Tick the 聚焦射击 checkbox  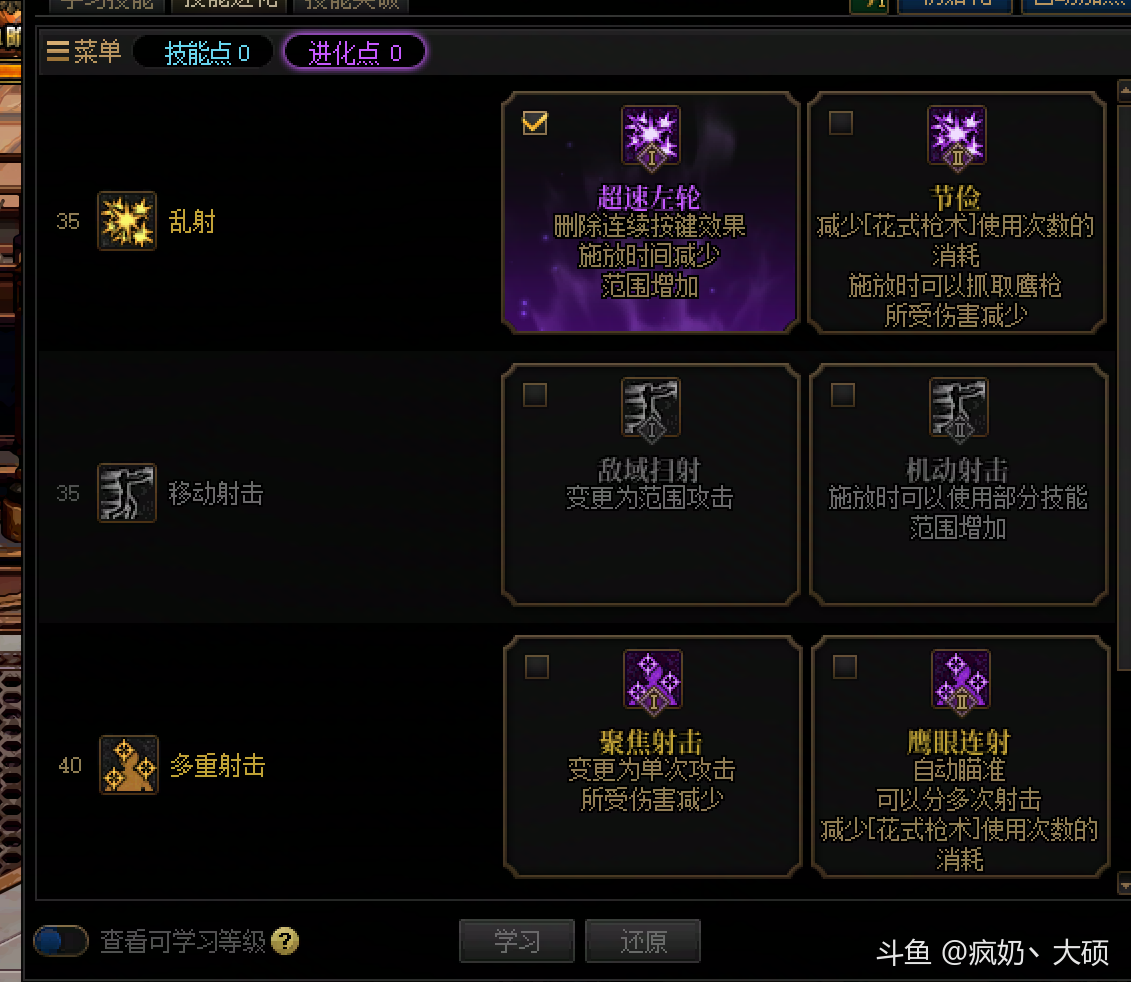point(537,667)
